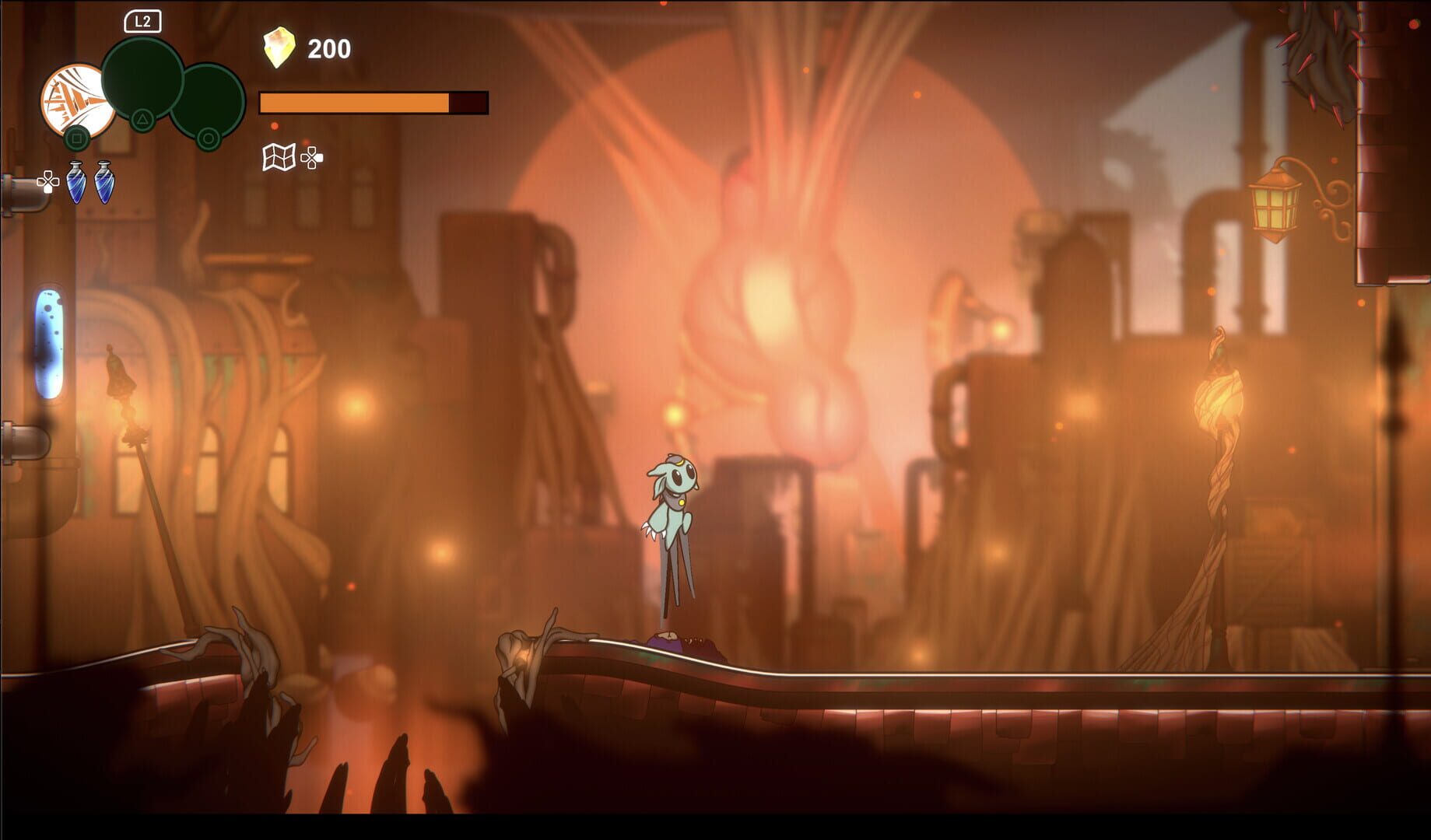The height and width of the screenshot is (840, 1431).
Task: Toggle the triangle-button ability slot
Action: click(142, 119)
